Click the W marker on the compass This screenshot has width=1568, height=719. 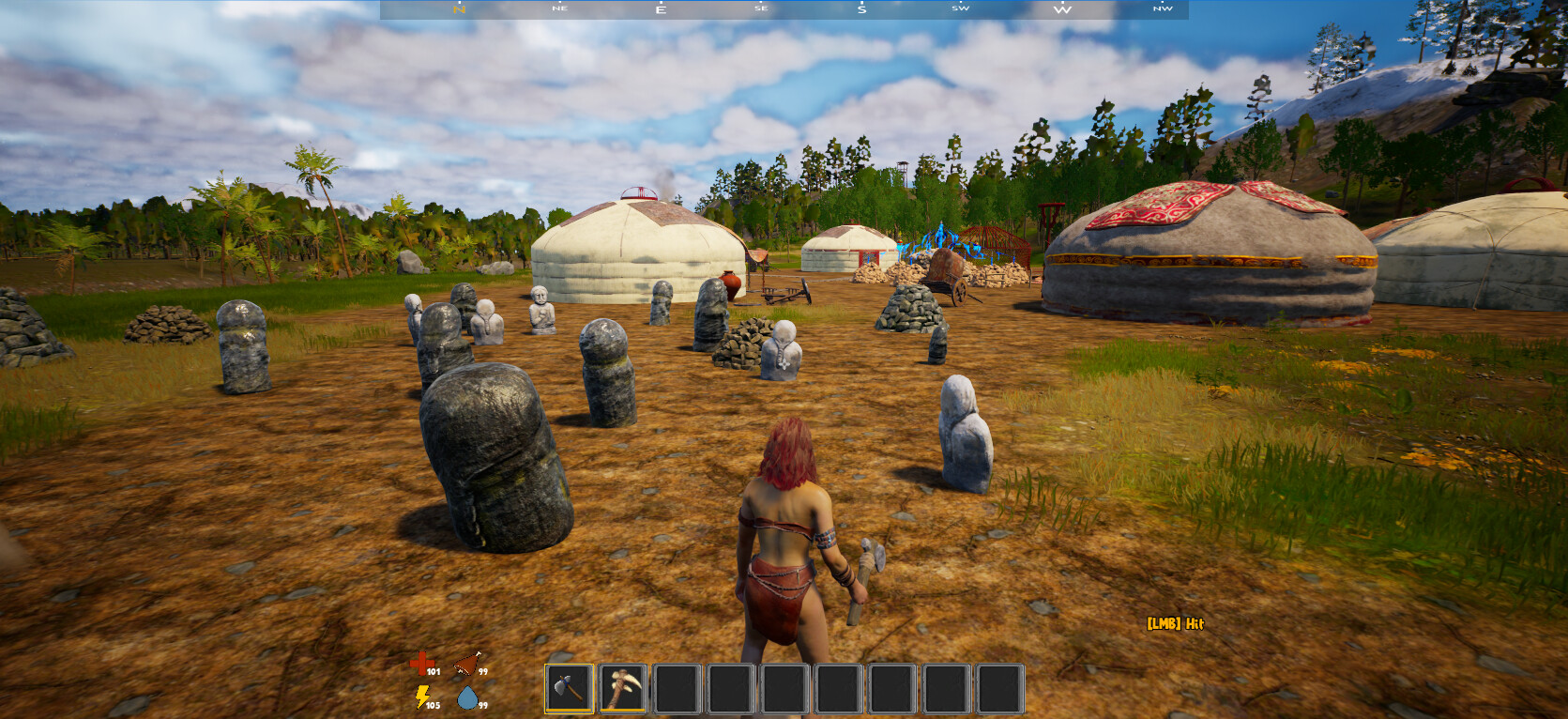[x=1061, y=8]
